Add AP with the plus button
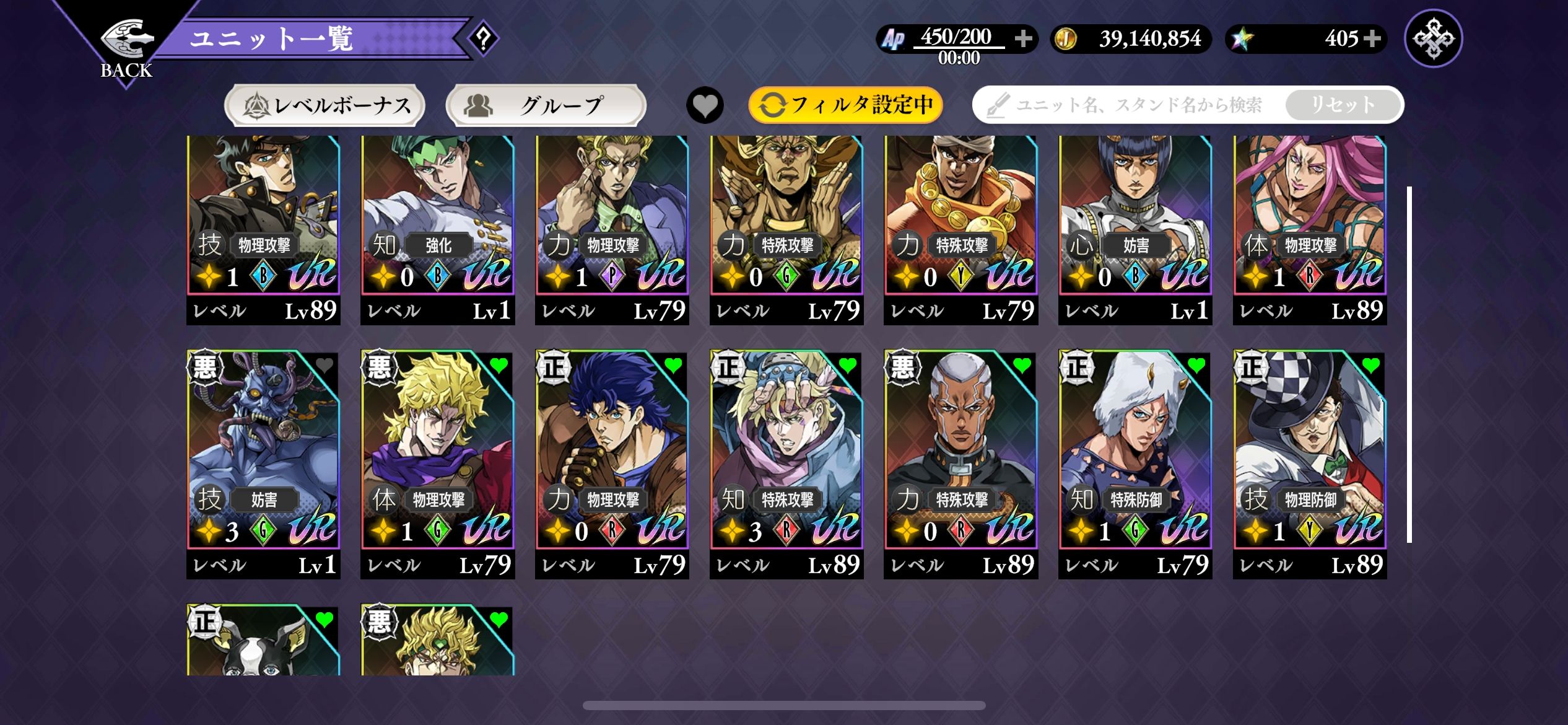1568x725 pixels. click(x=1023, y=38)
